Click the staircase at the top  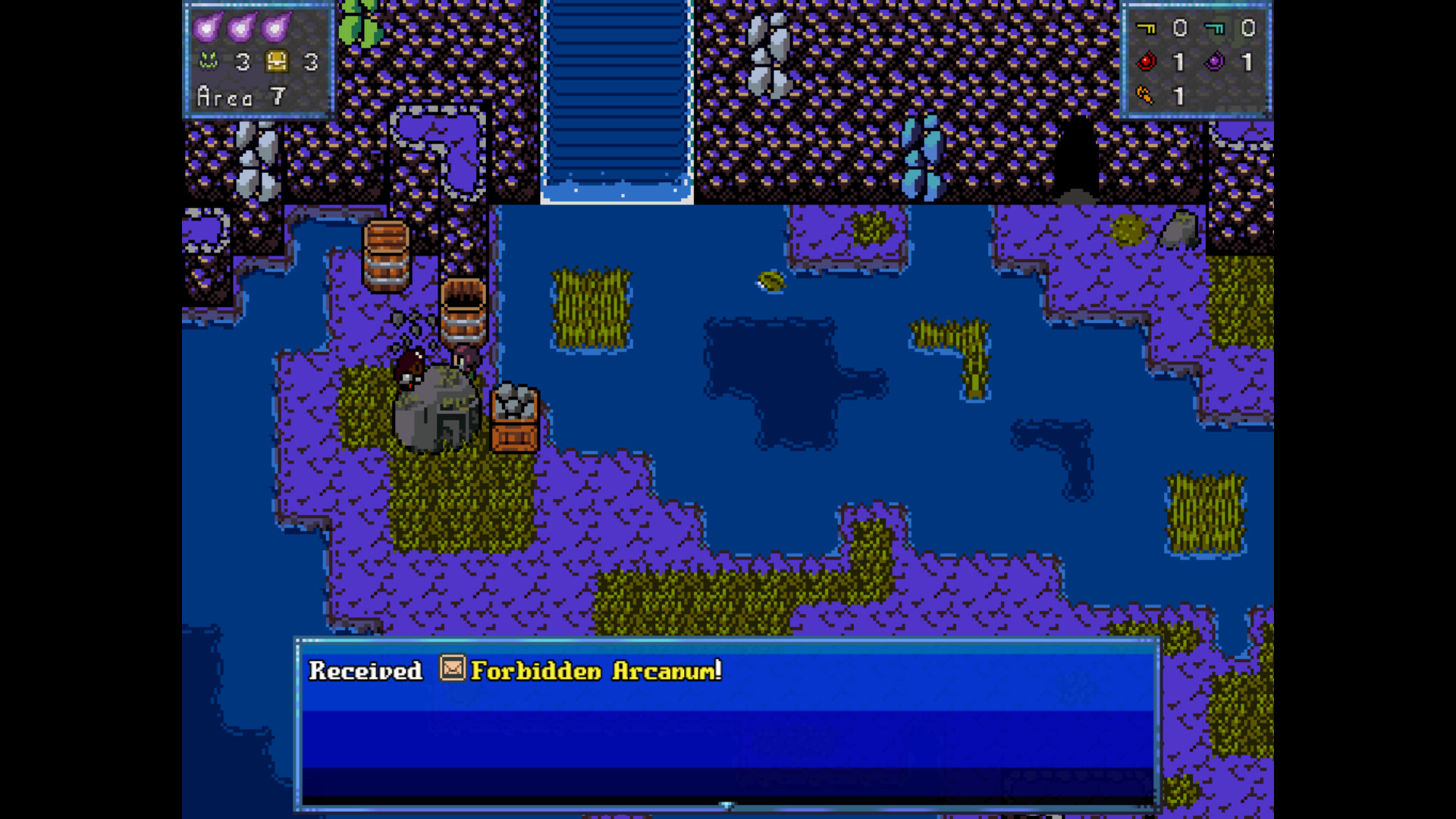pos(616,99)
